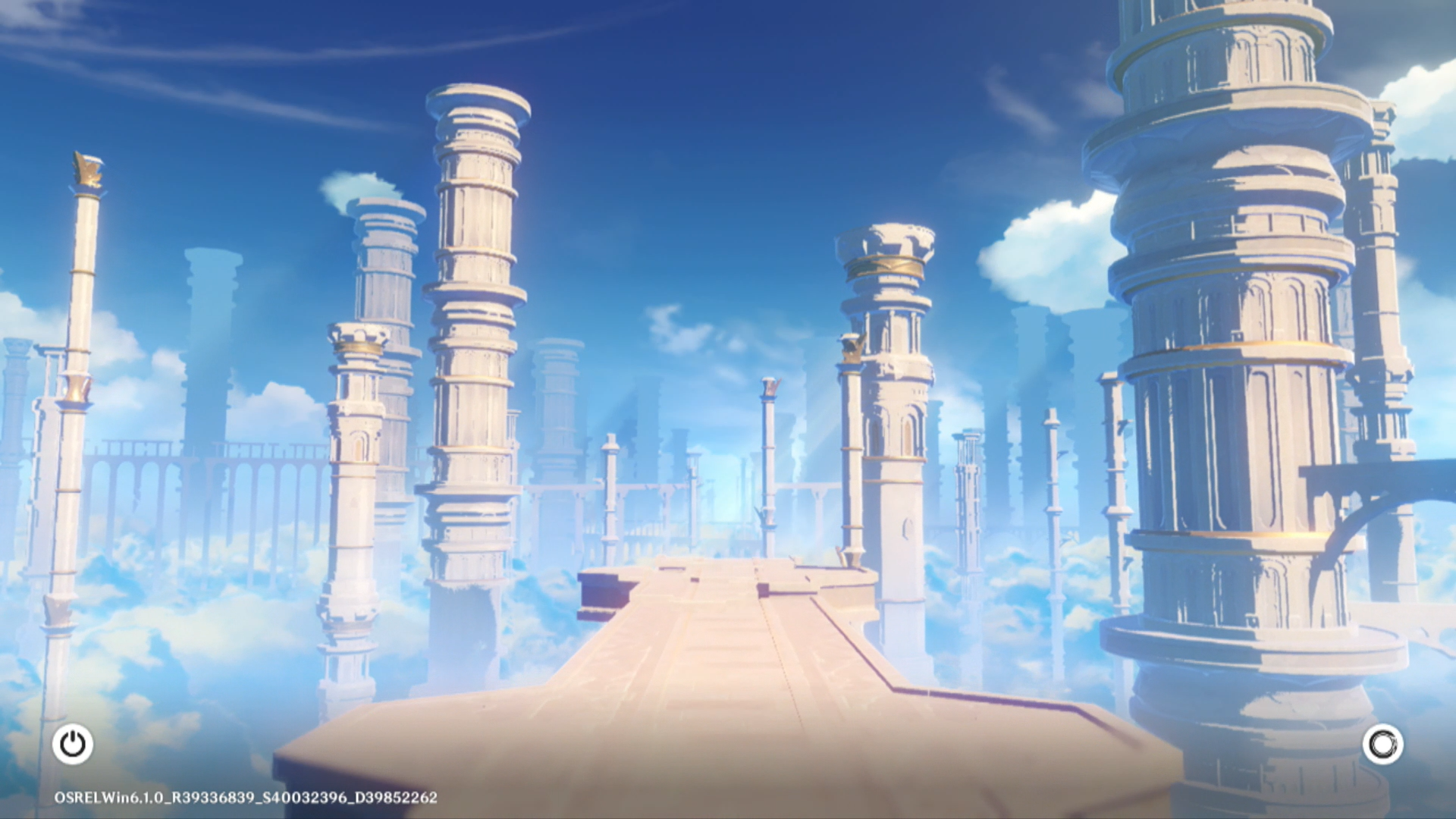1456x819 pixels.
Task: Click the power/exit button icon
Action: click(73, 744)
